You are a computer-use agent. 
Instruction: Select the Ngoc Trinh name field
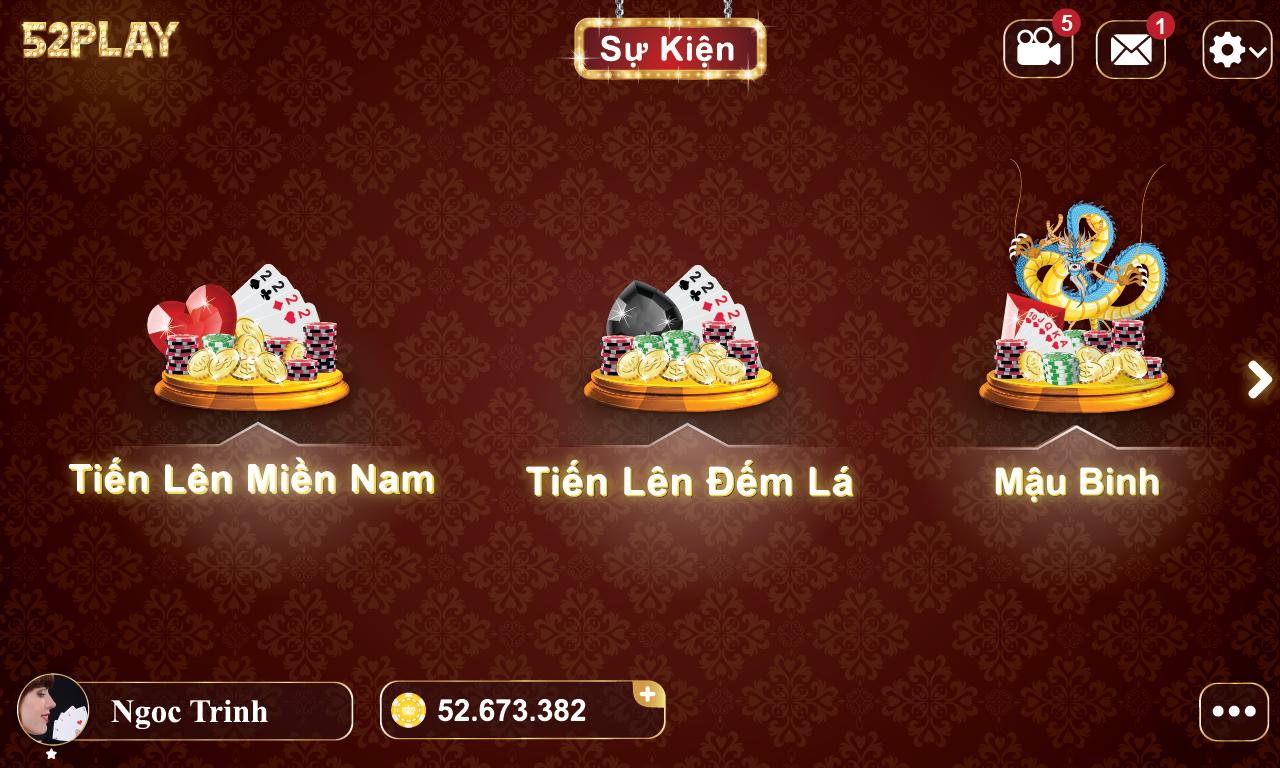point(190,711)
